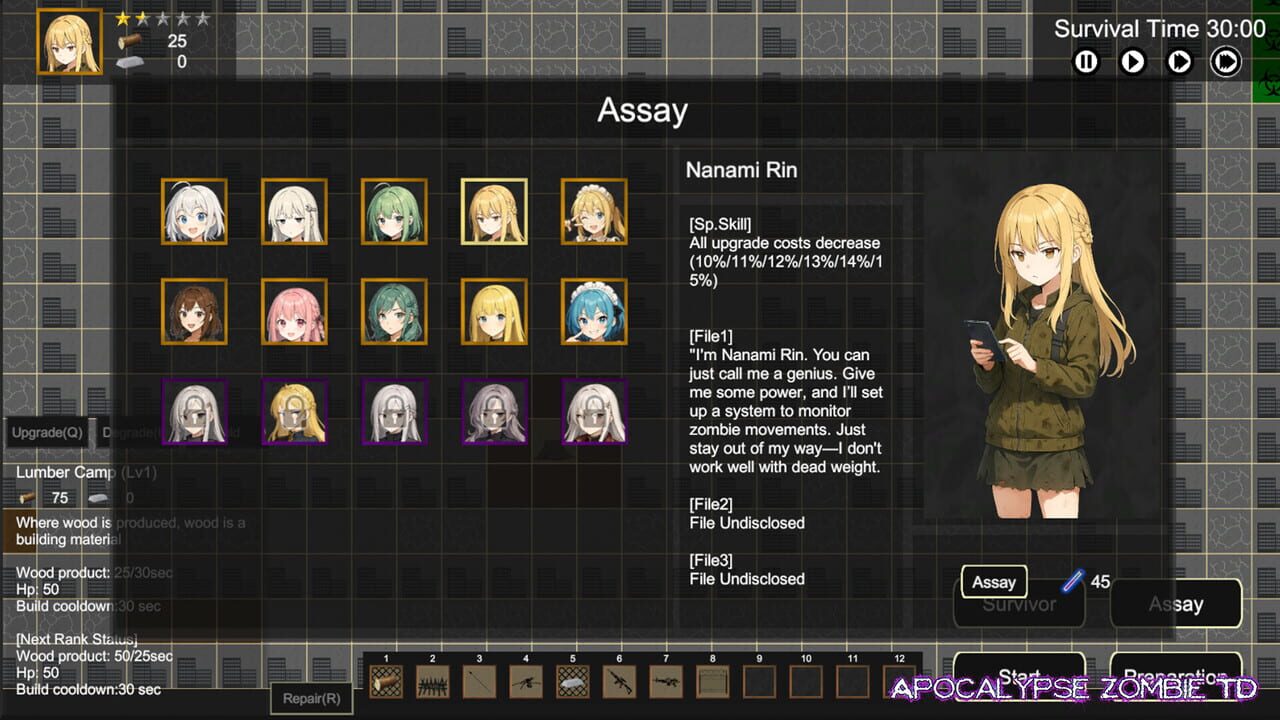This screenshot has height=720, width=1280.
Task: Switch to the Survivor tab
Action: 1018,603
